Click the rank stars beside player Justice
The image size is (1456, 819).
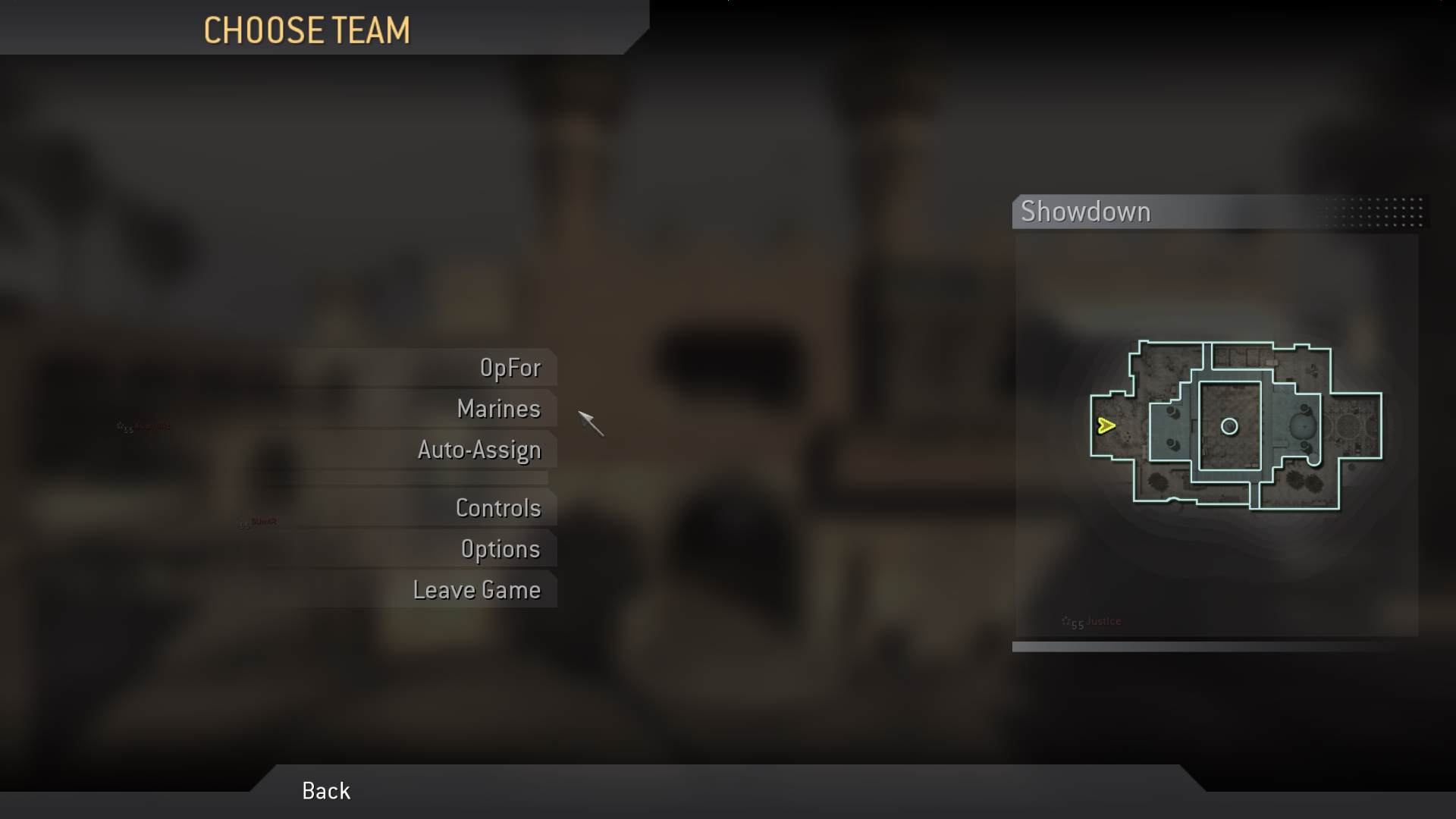coord(1071,621)
